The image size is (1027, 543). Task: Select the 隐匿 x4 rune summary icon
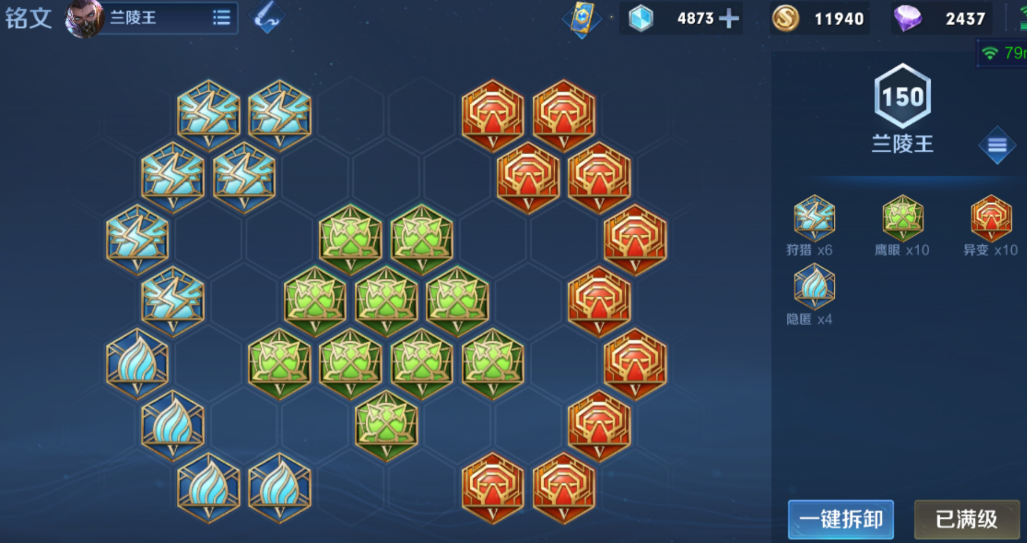pyautogui.click(x=814, y=287)
